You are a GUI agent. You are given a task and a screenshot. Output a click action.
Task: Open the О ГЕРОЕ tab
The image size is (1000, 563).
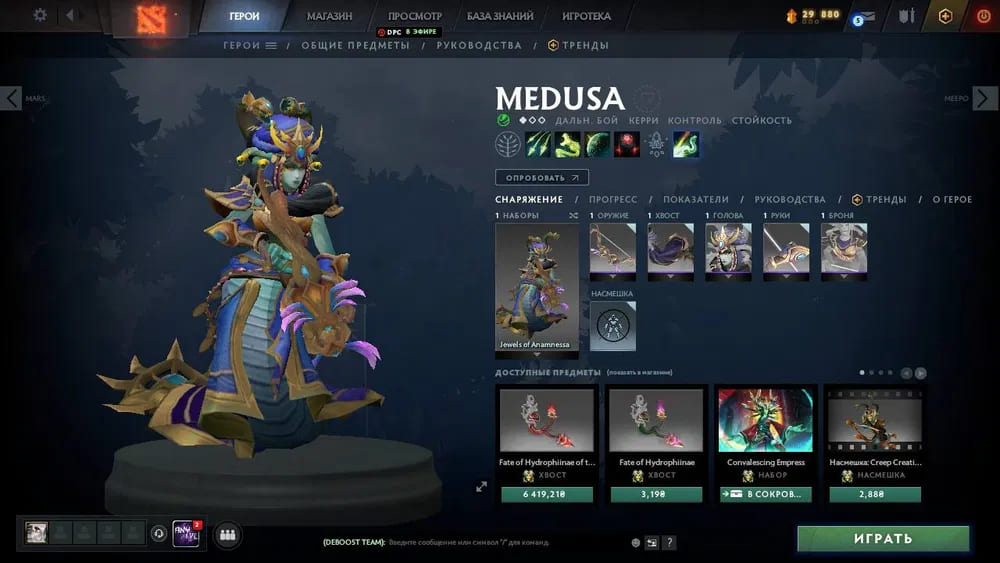pos(952,199)
